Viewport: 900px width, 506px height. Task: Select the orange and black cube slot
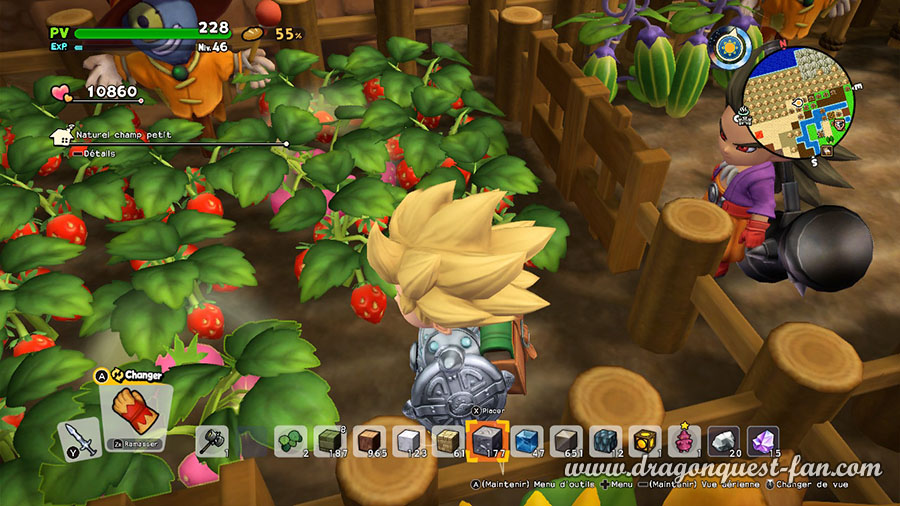pyautogui.click(x=645, y=441)
